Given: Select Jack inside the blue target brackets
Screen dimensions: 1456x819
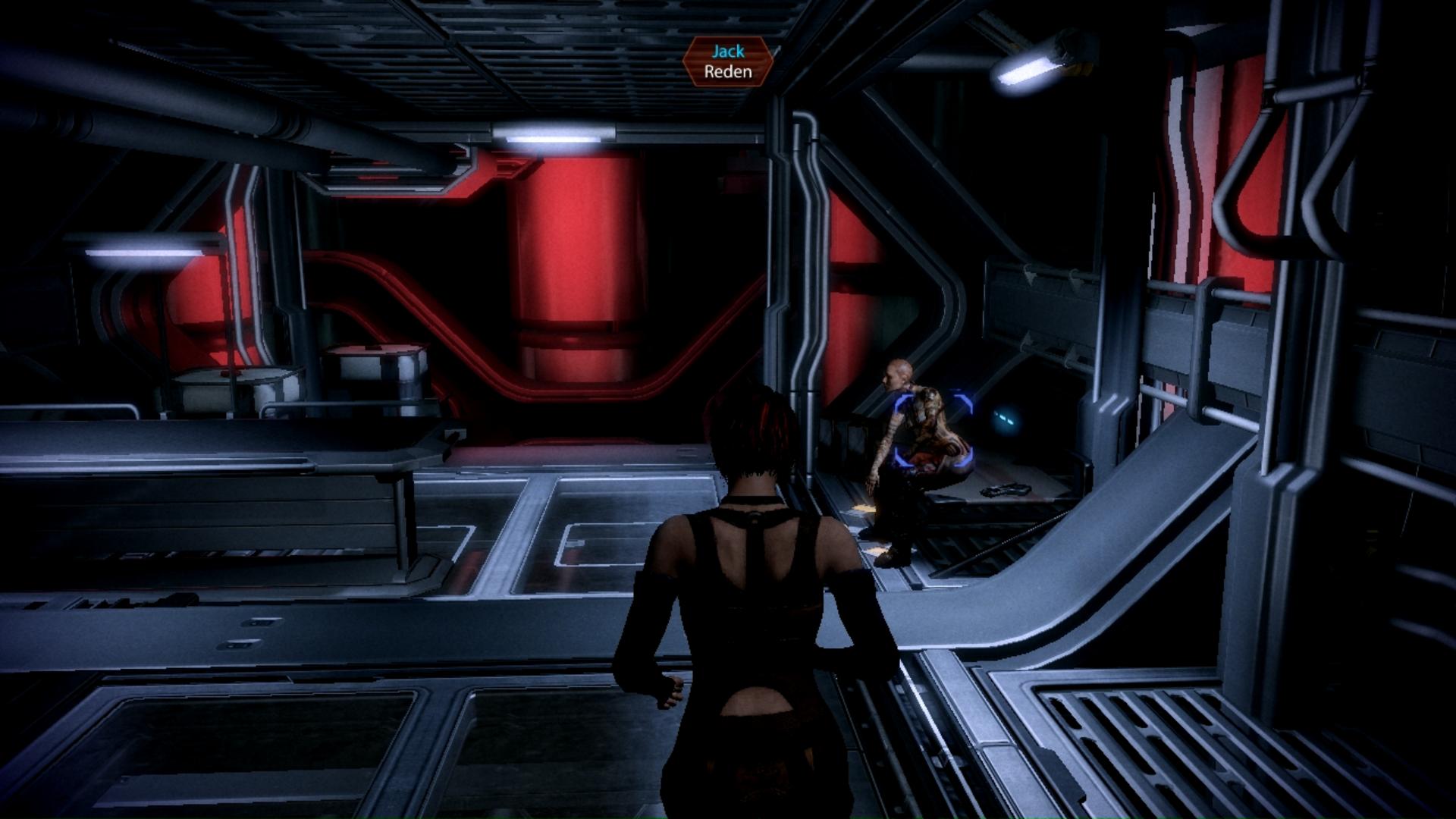Looking at the screenshot, I should 932,428.
